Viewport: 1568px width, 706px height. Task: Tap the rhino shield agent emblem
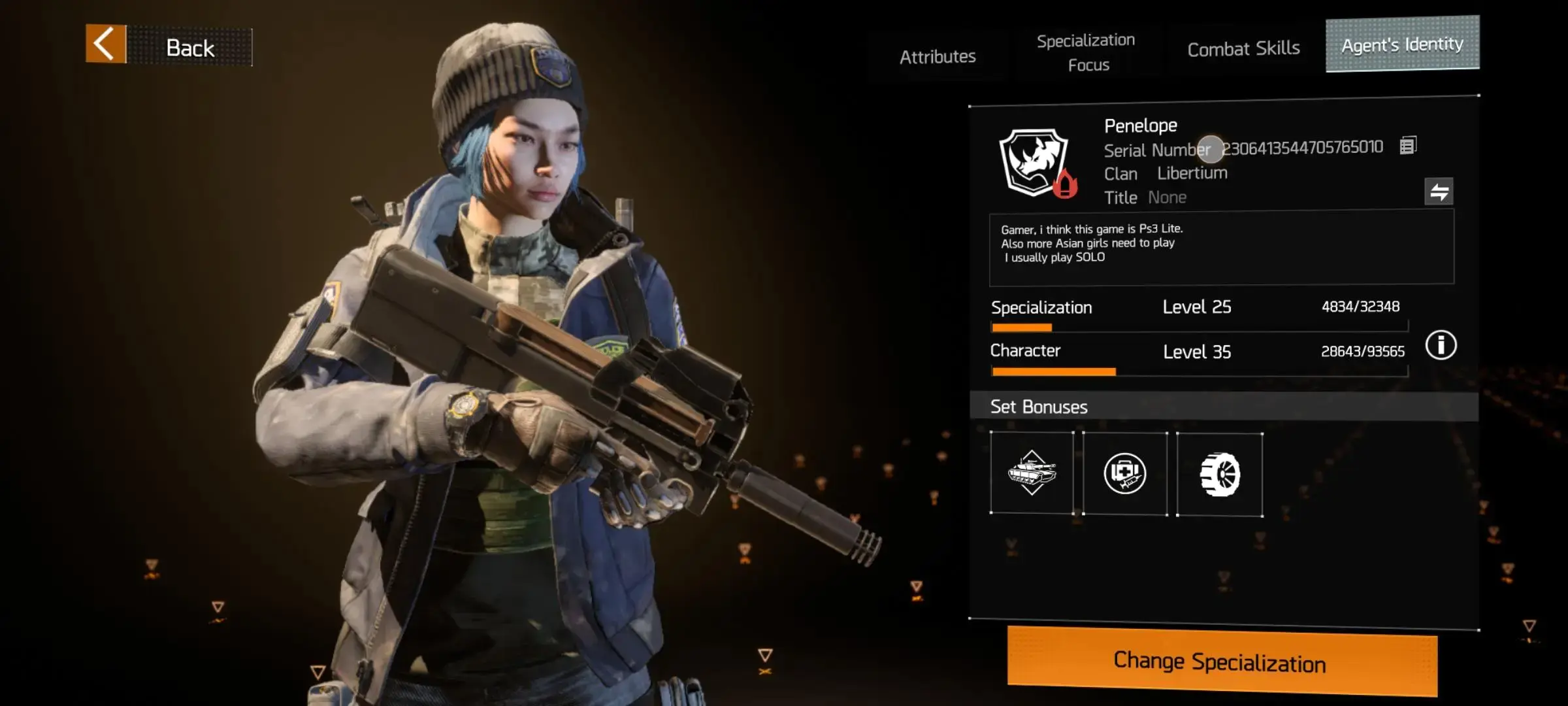(1035, 163)
